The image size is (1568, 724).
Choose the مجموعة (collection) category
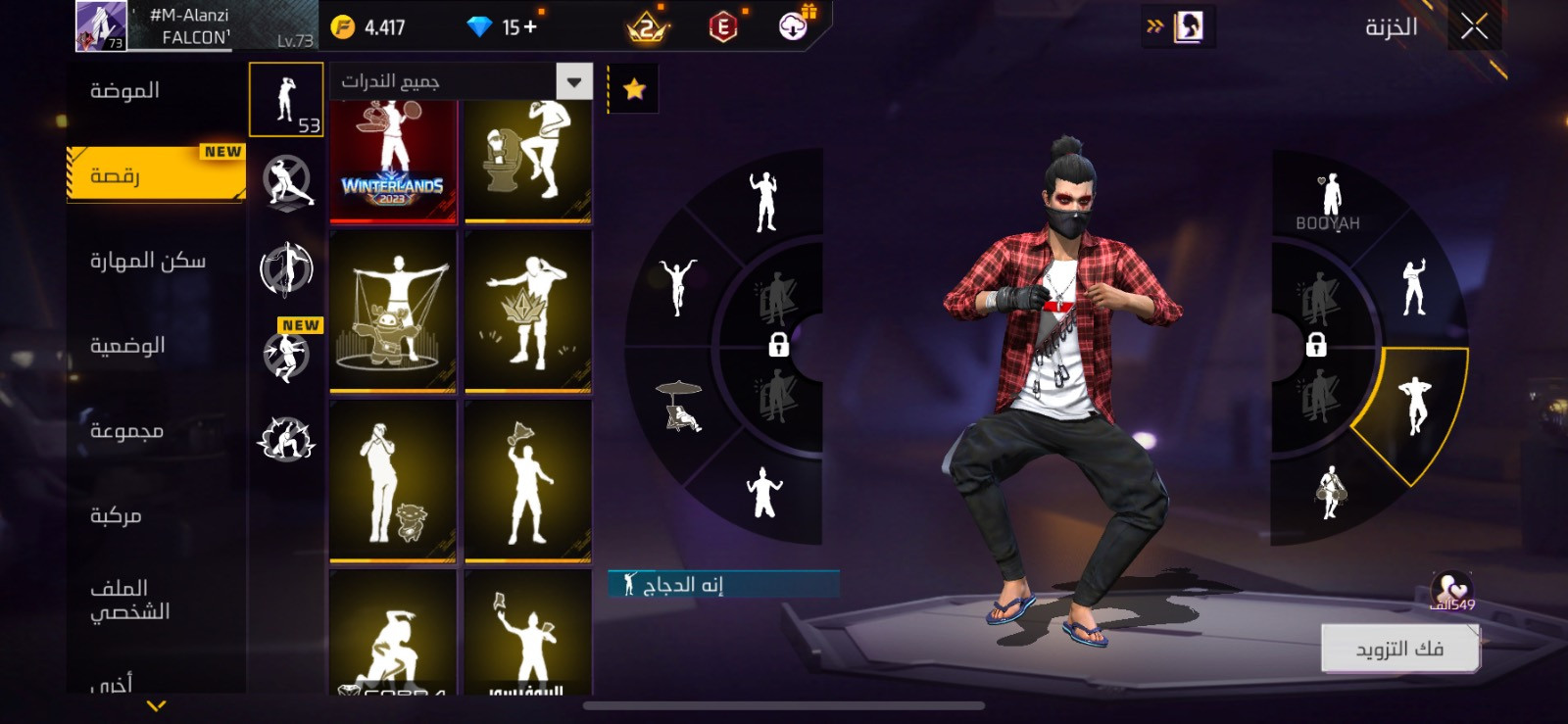click(126, 431)
